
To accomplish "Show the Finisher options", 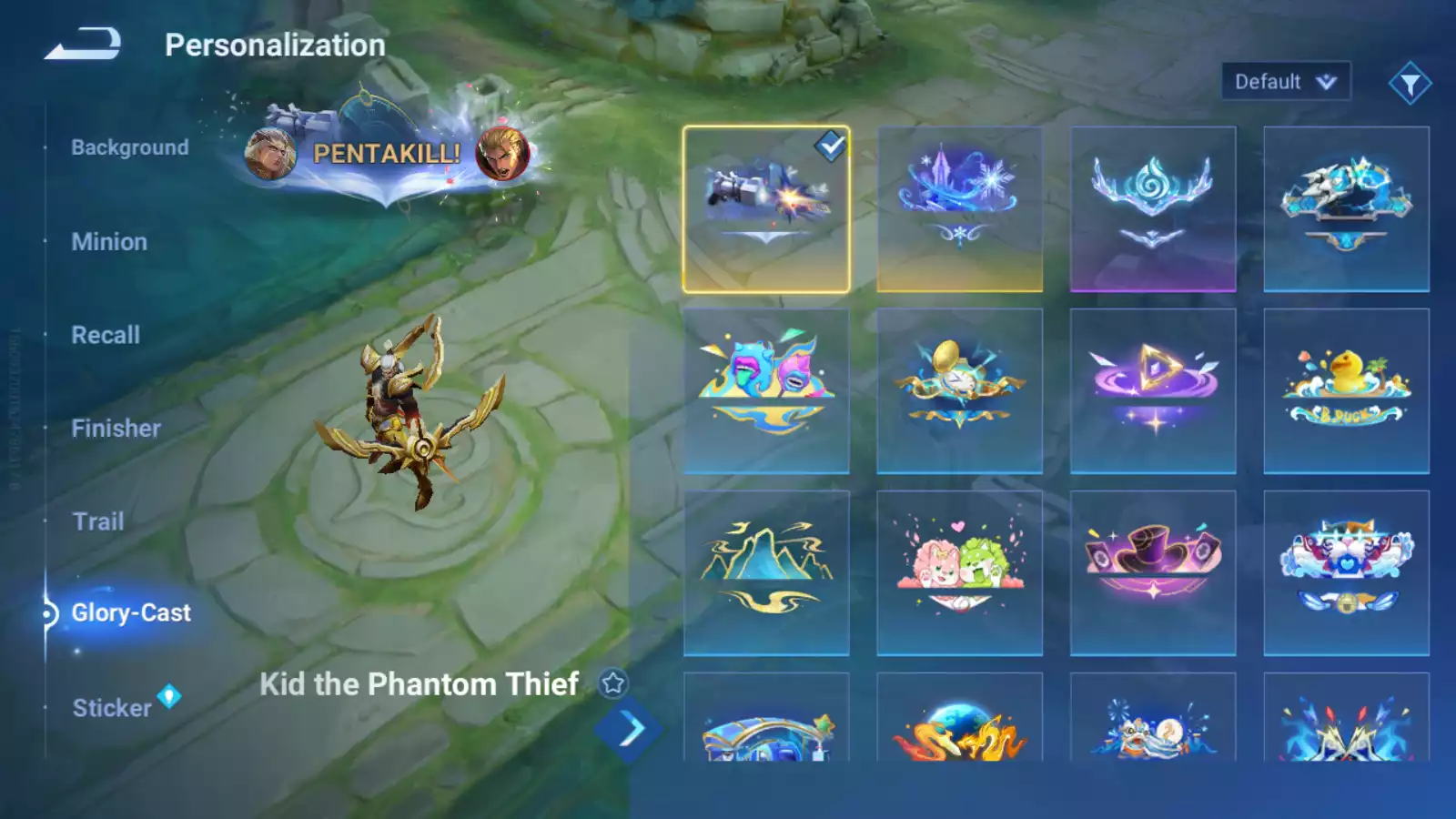I will point(116,429).
